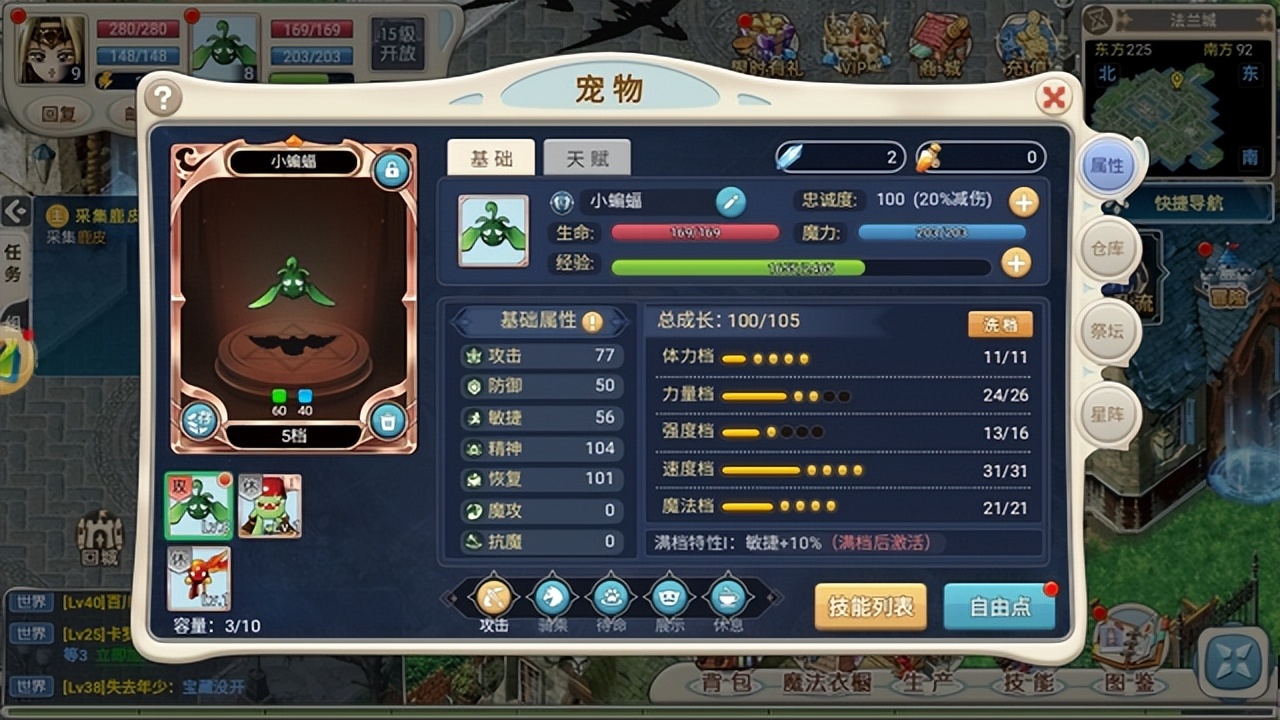Click the 忠诚度 plus button

pos(1022,203)
